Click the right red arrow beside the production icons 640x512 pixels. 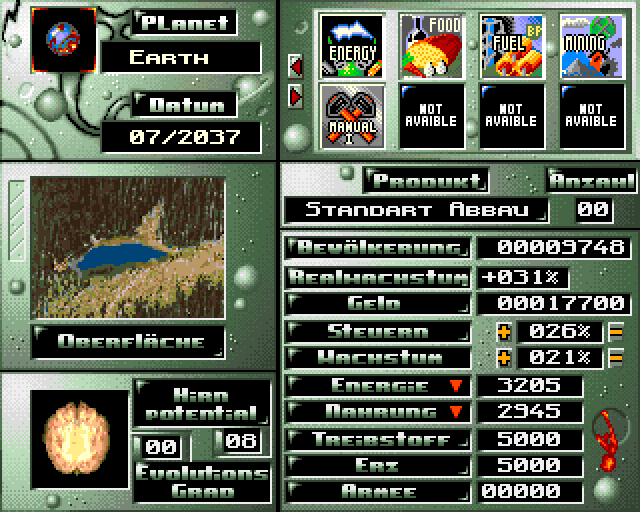(x=296, y=96)
